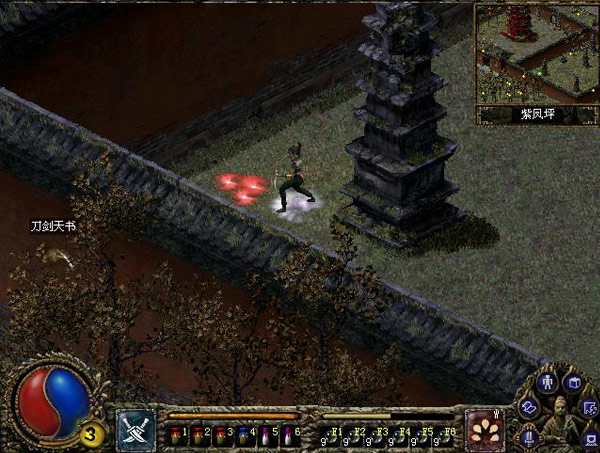Image resolution: width=600 pixels, height=453 pixels.
Task: Use the potion in hotbar slot 1
Action: coord(177,435)
